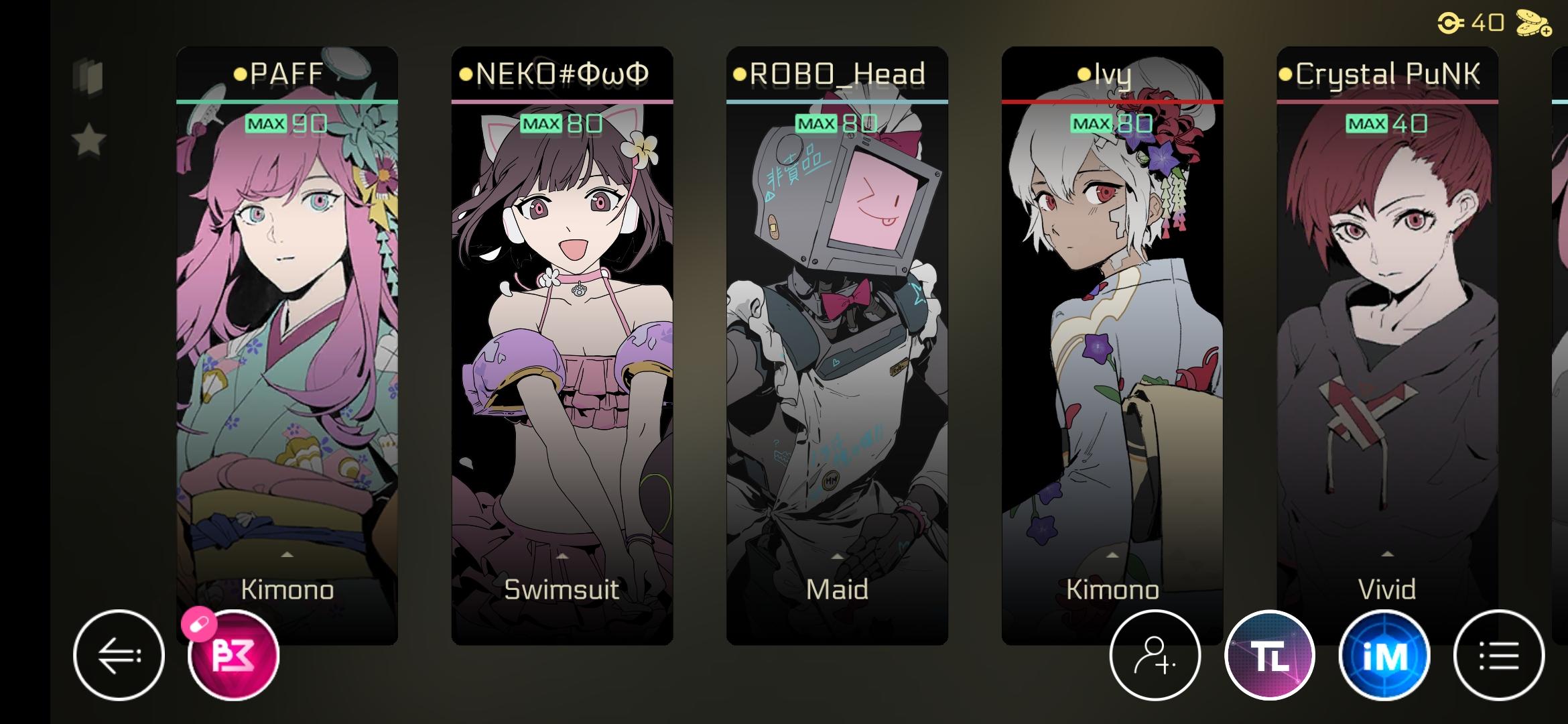Image resolution: width=1568 pixels, height=724 pixels.
Task: Select the PAFF character card
Action: coord(287,335)
